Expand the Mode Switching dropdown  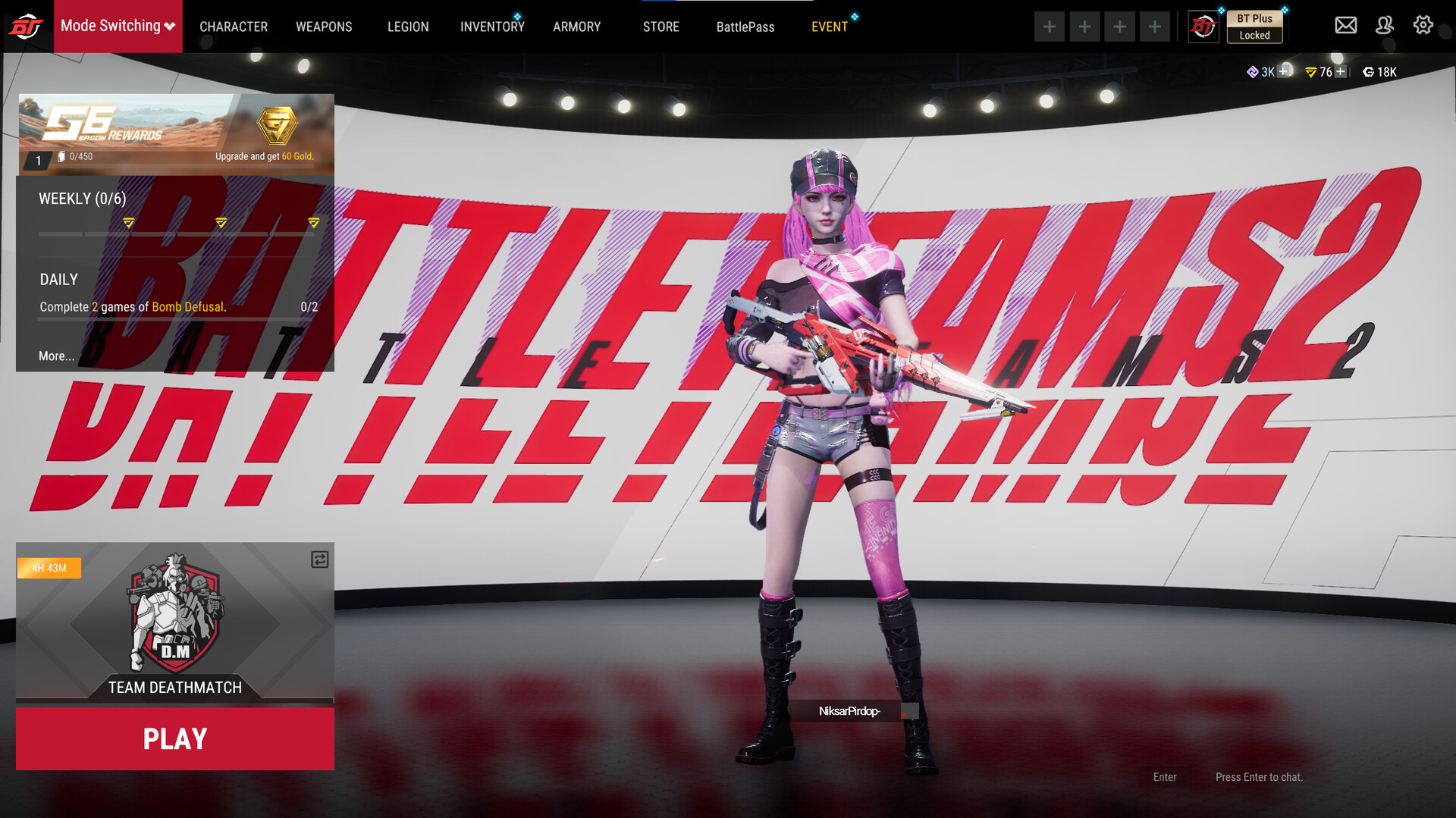[x=118, y=25]
